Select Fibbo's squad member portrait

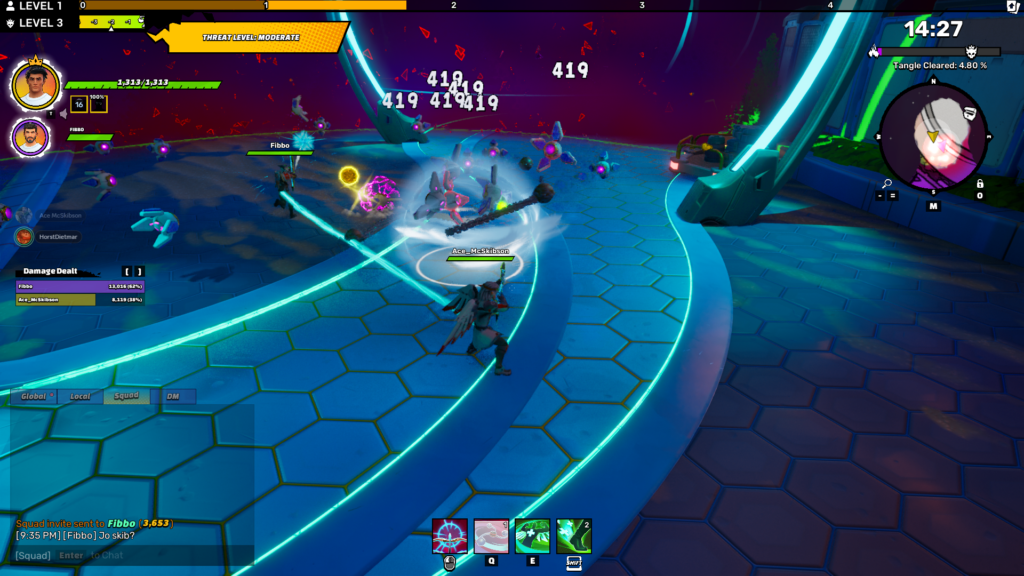(x=30, y=138)
